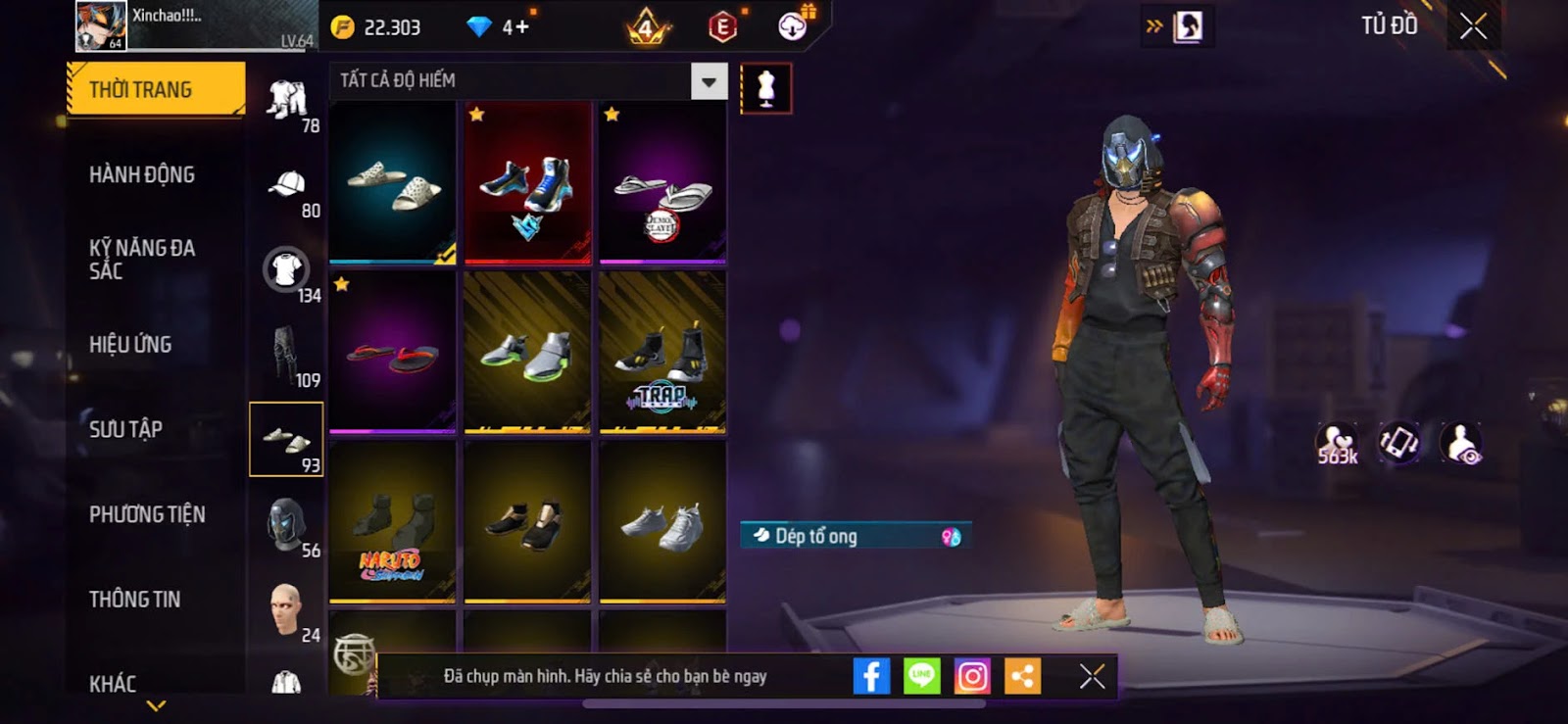1568x724 pixels.
Task: Share the screenshot via Instagram
Action: 972,676
